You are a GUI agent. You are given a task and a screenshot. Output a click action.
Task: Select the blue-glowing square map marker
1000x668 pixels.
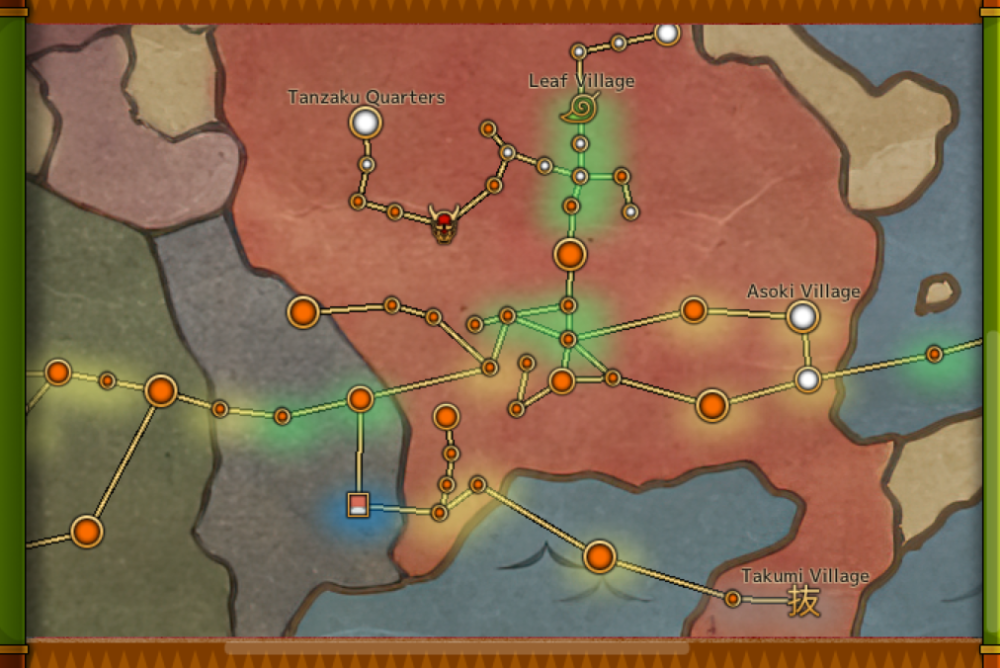[358, 505]
